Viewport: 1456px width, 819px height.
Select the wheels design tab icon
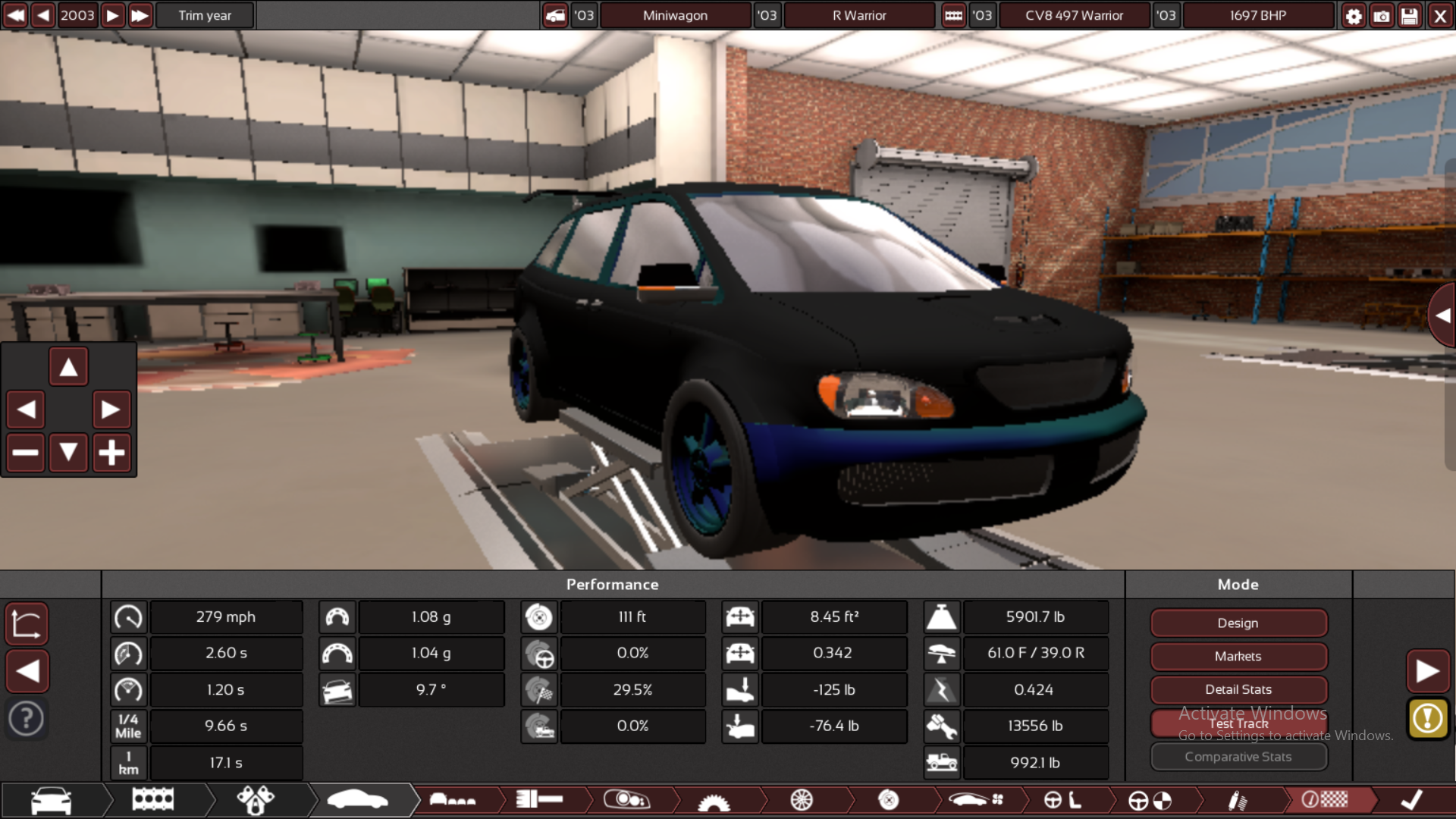point(802,800)
